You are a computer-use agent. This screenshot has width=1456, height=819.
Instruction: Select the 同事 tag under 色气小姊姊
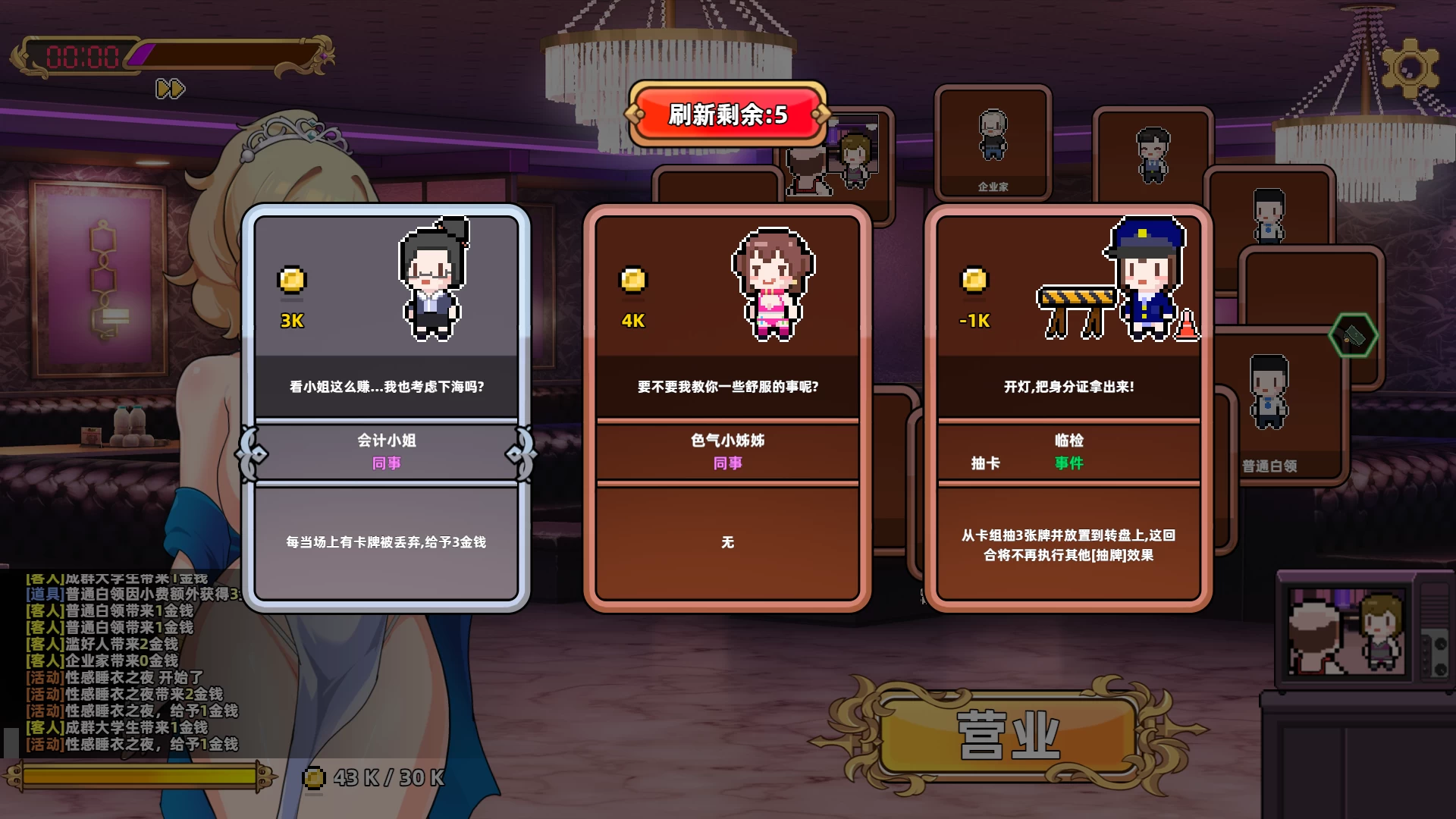(x=726, y=462)
